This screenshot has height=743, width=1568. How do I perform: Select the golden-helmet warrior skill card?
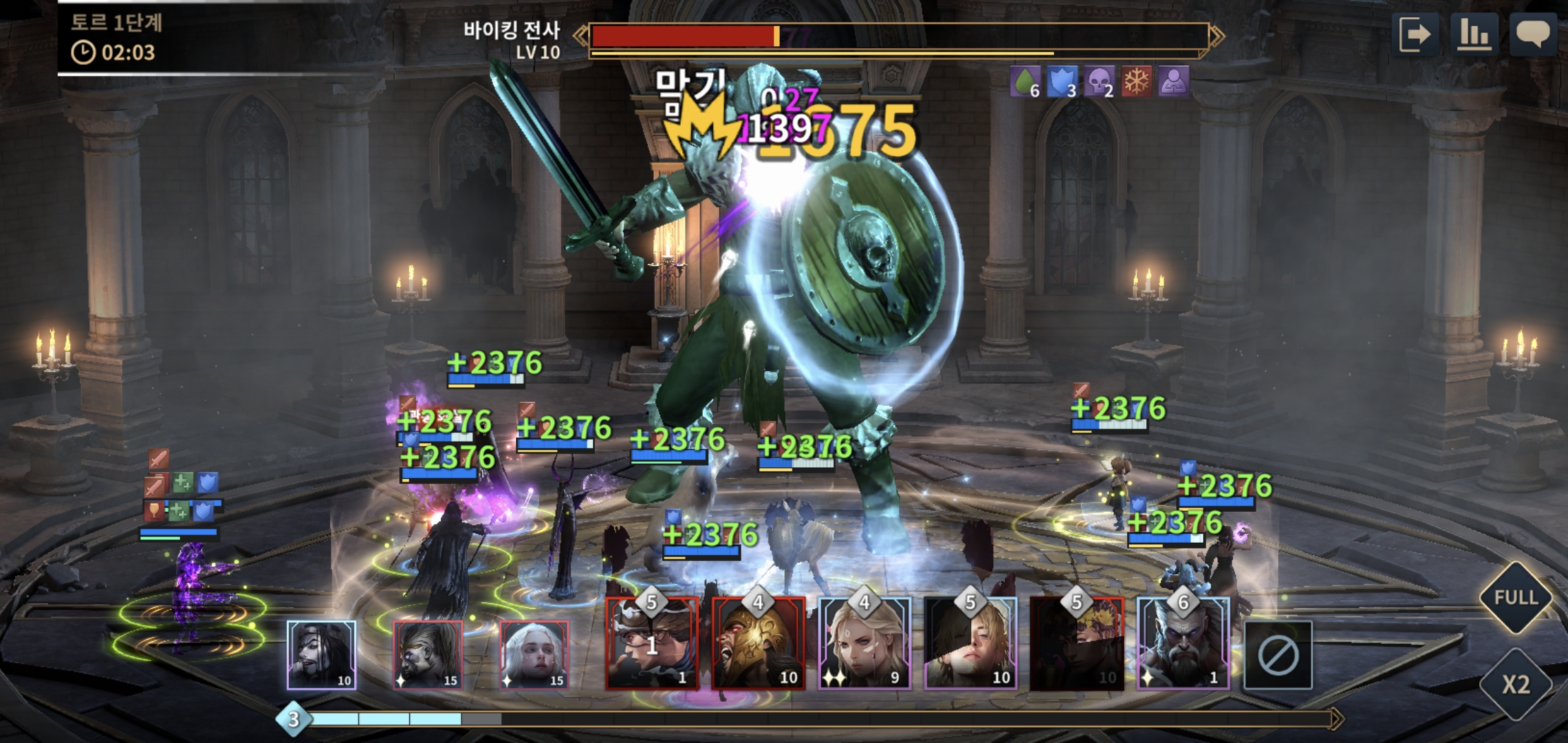[758, 645]
